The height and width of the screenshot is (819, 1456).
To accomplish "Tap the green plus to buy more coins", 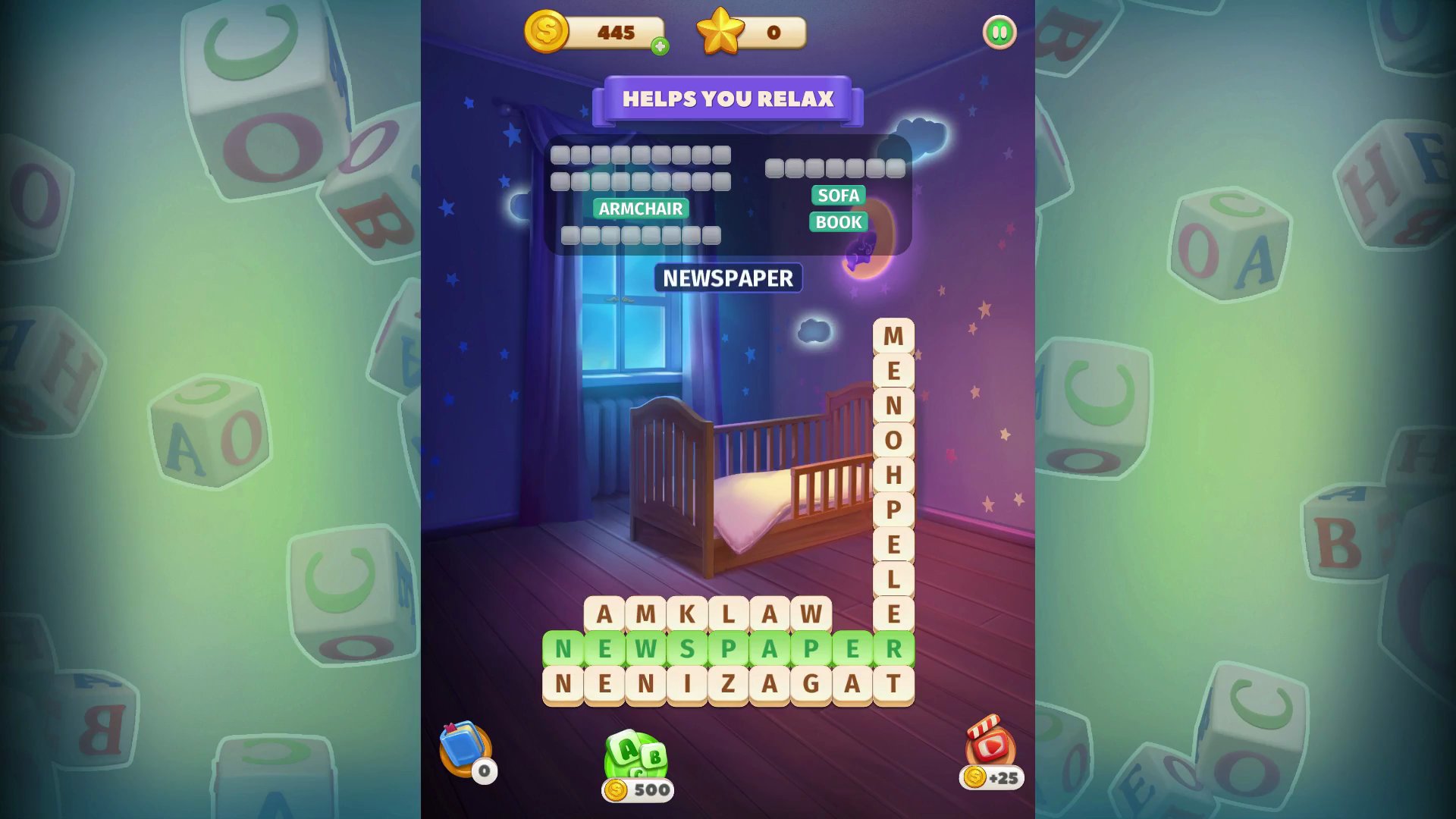I will click(x=661, y=45).
